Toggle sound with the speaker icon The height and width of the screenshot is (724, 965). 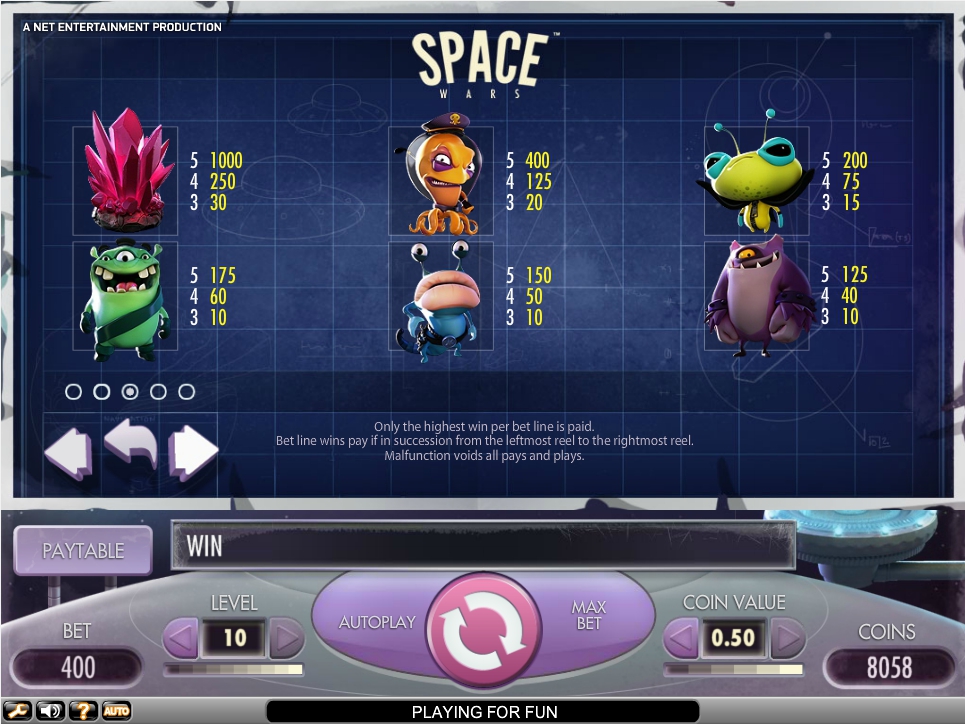[49, 711]
